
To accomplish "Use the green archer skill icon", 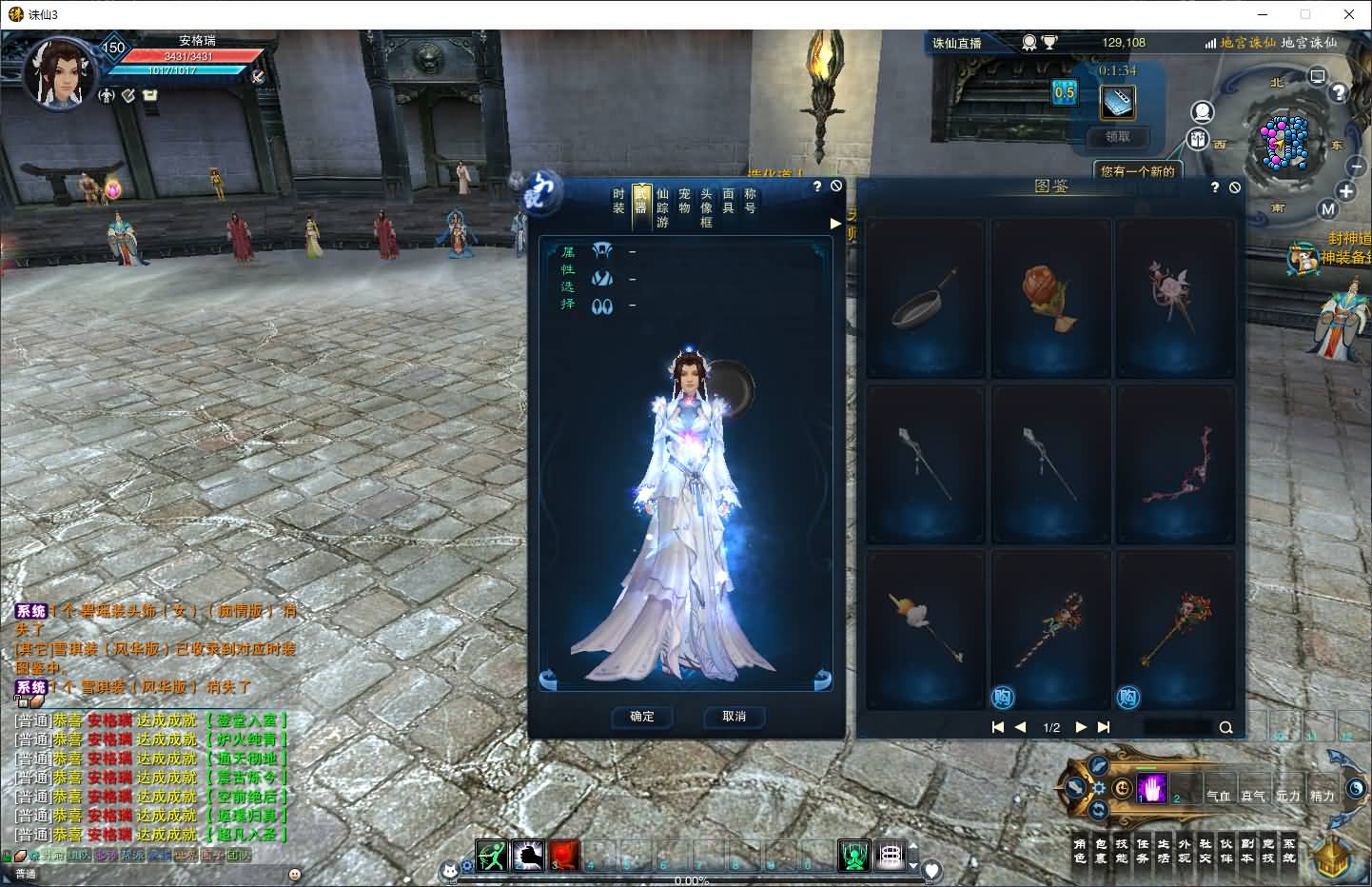I will (x=492, y=856).
